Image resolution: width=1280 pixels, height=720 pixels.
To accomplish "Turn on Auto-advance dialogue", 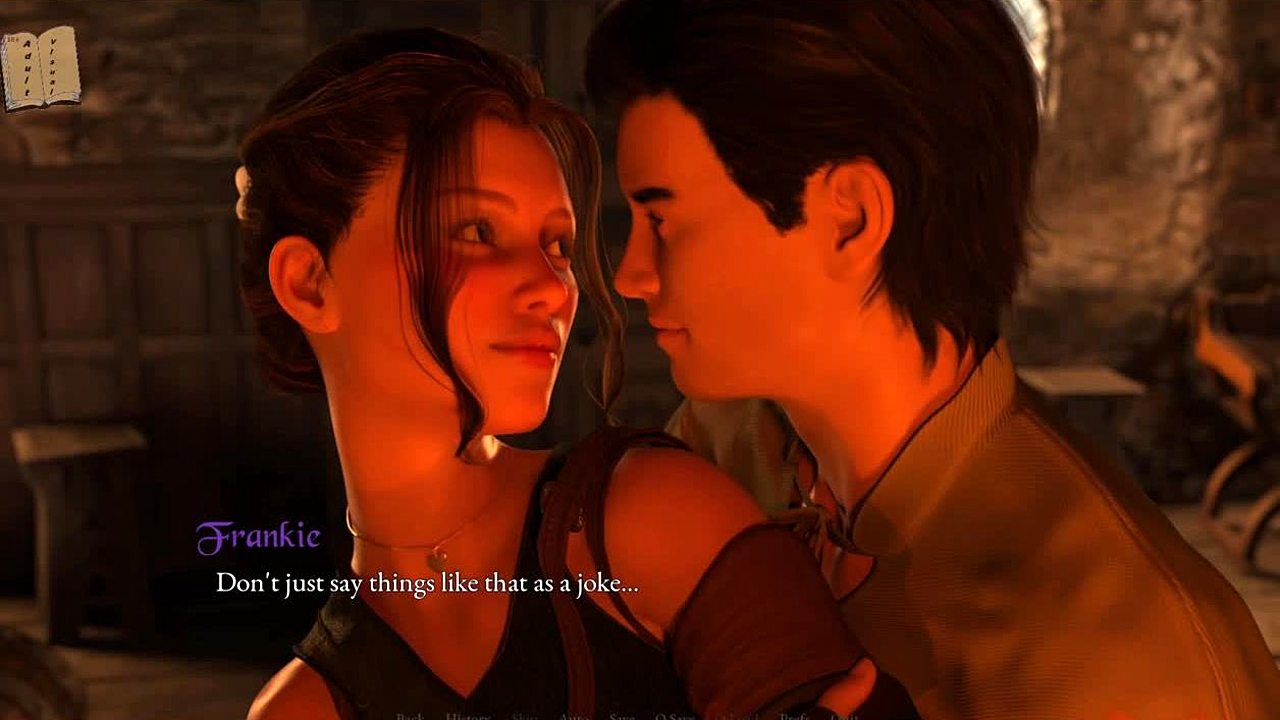I will [573, 714].
